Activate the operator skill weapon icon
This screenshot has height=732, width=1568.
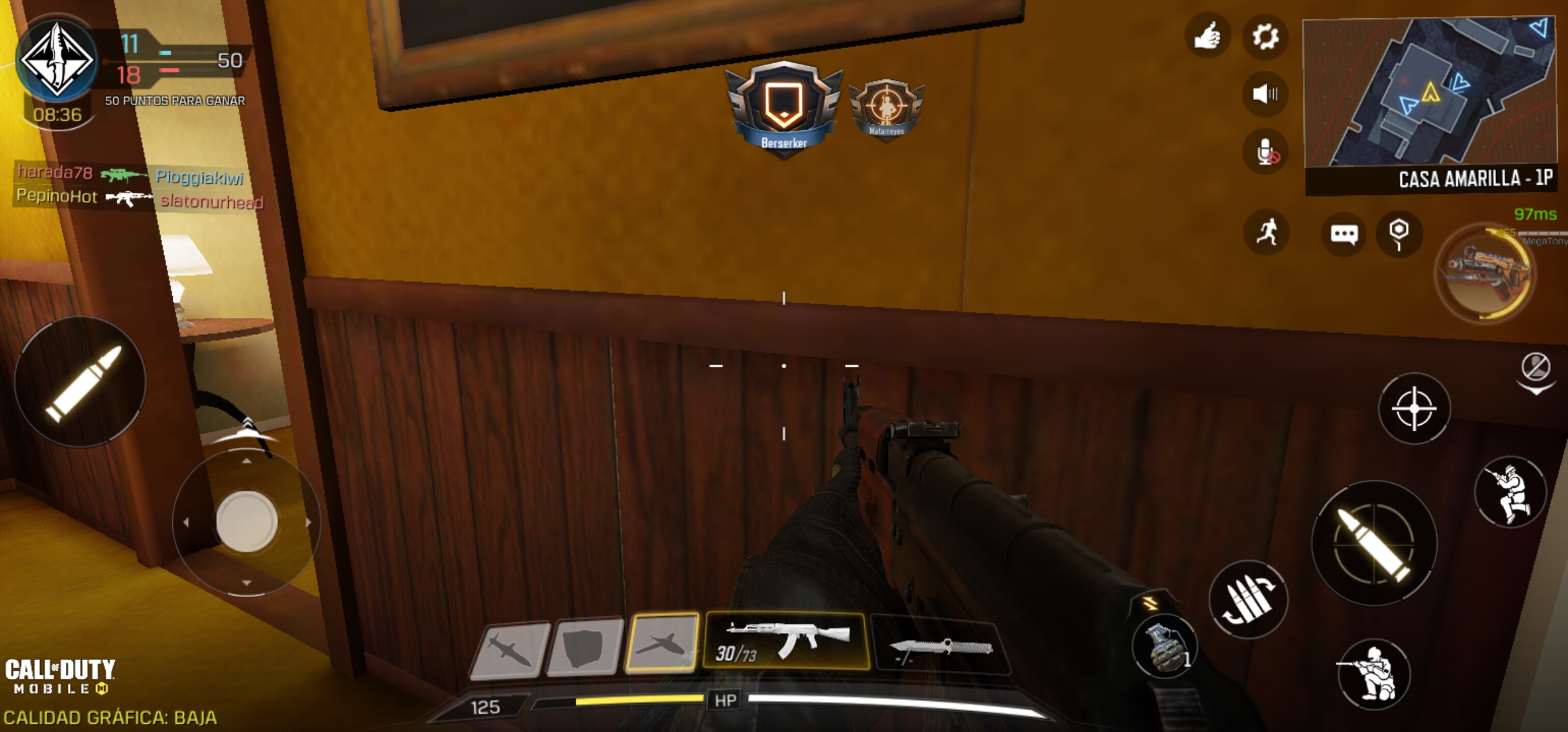tap(1485, 272)
